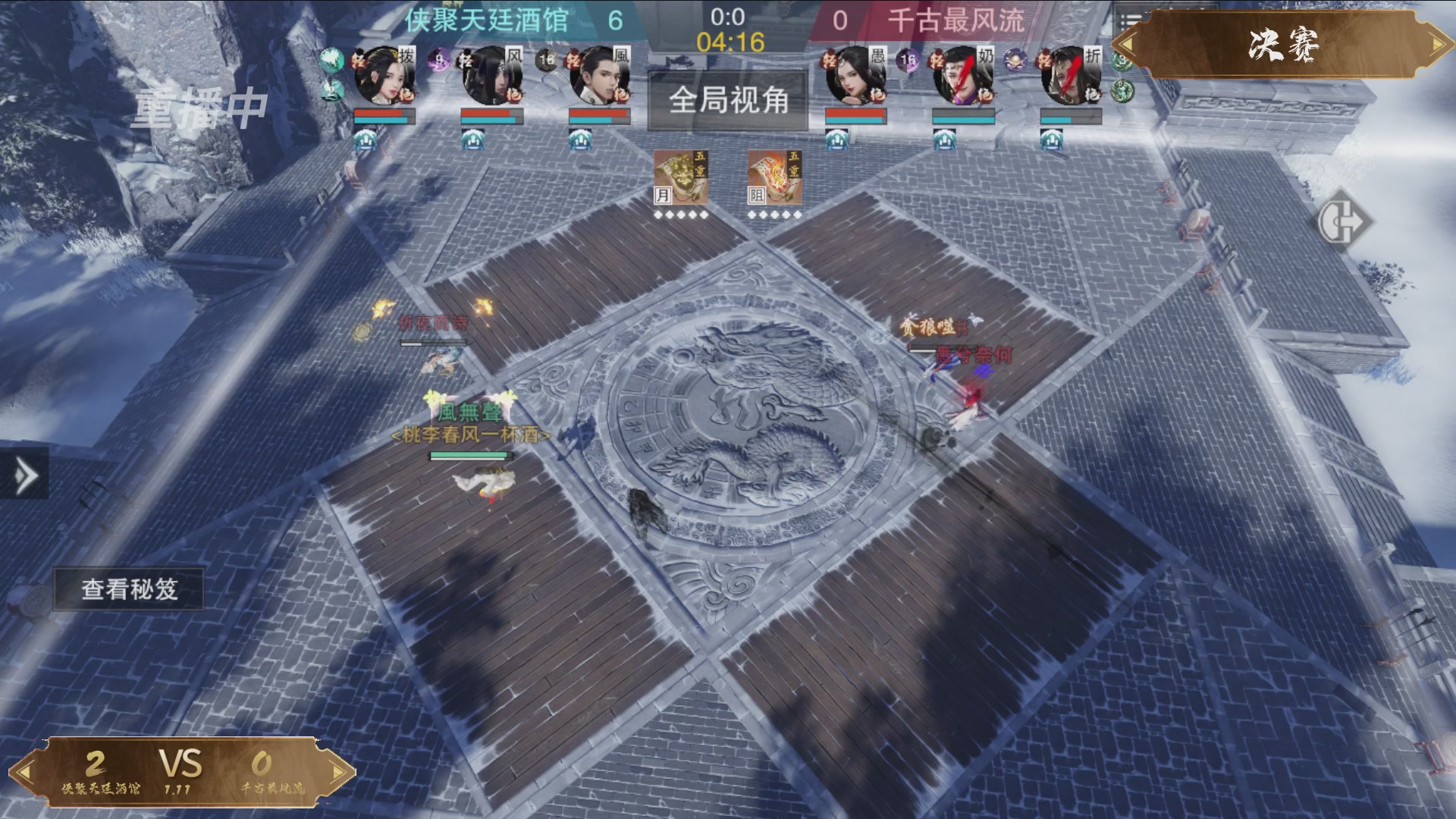Open the 月 scroll skill icon
1456x819 pixels.
pos(681,178)
